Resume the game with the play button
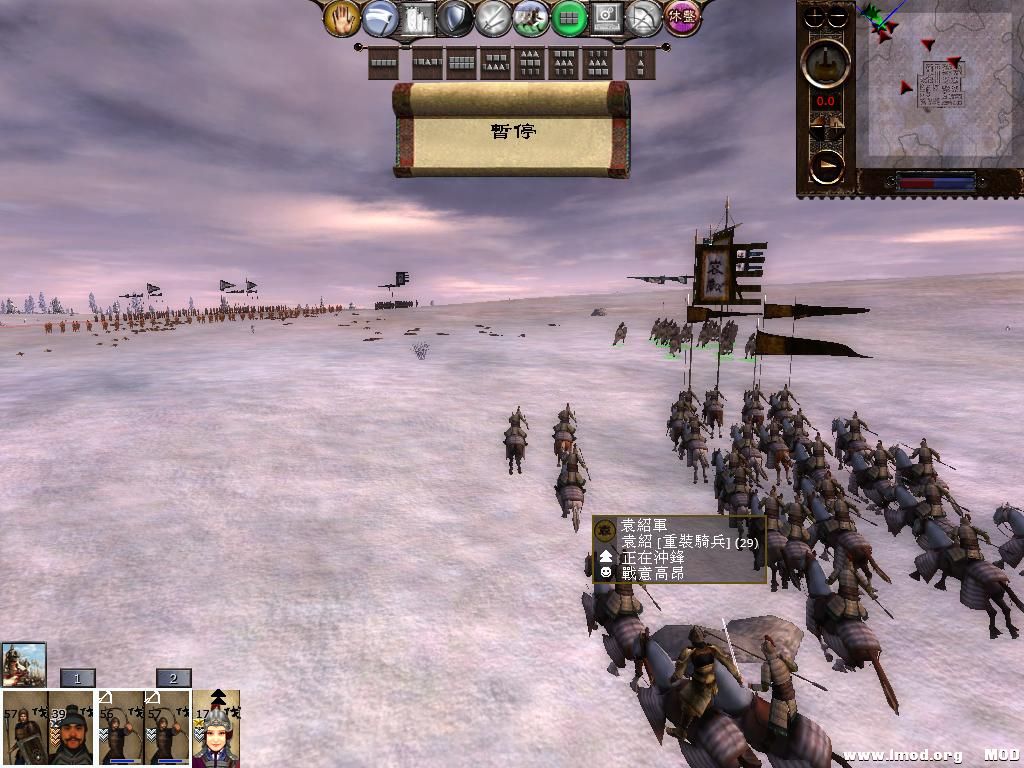 (x=826, y=166)
